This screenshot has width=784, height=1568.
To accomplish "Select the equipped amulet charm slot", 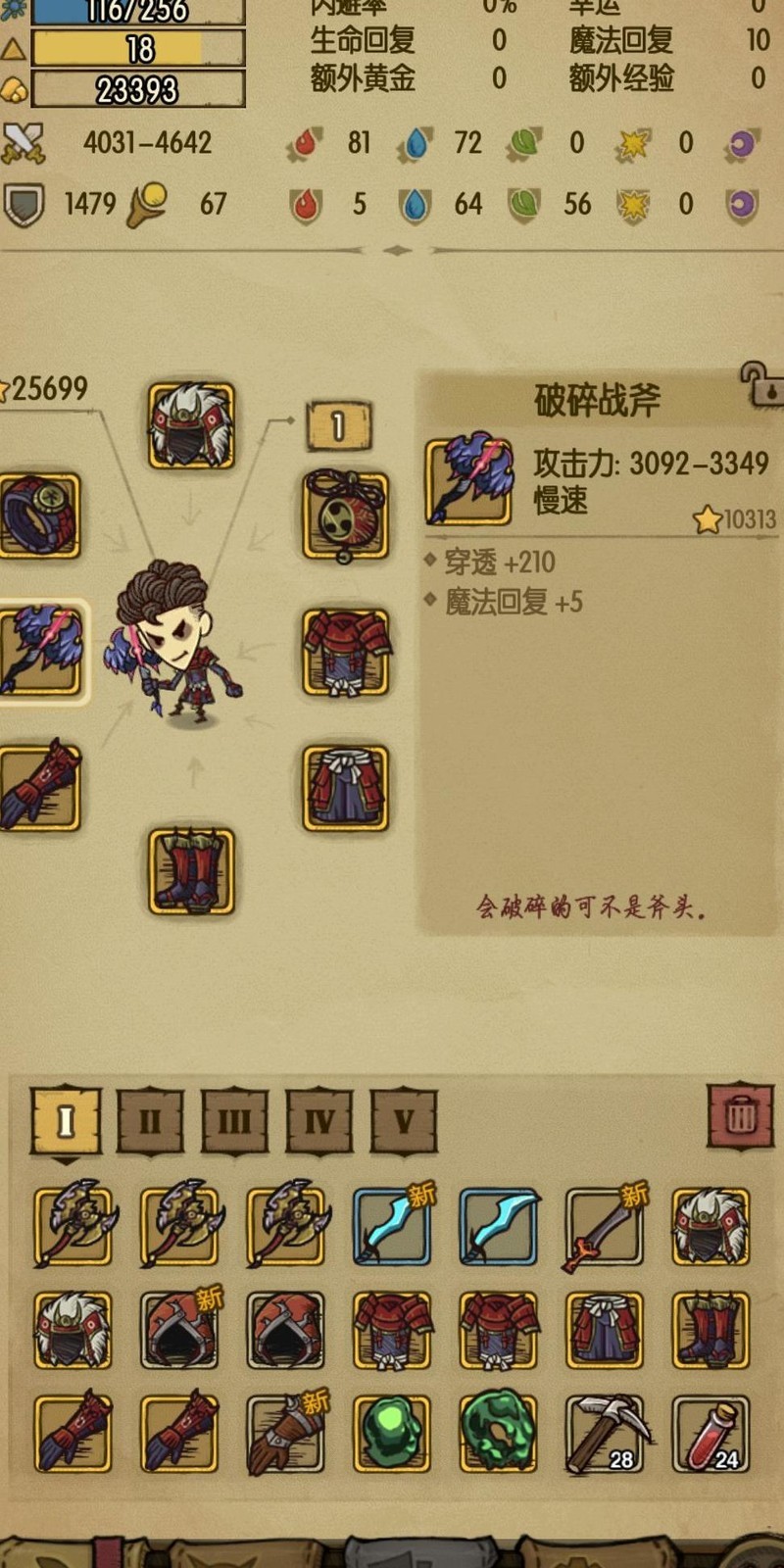I will point(344,515).
